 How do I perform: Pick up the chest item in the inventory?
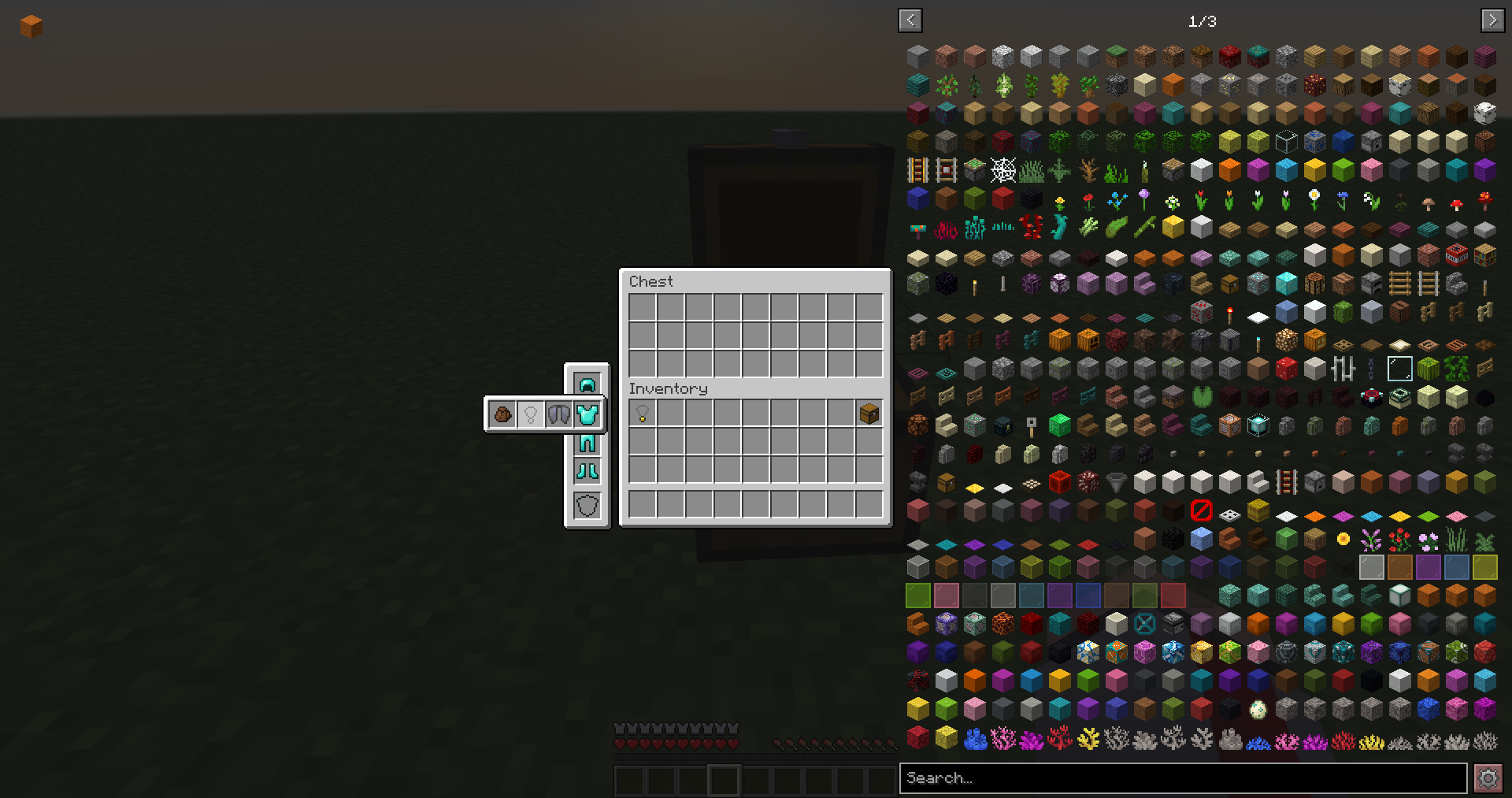869,414
